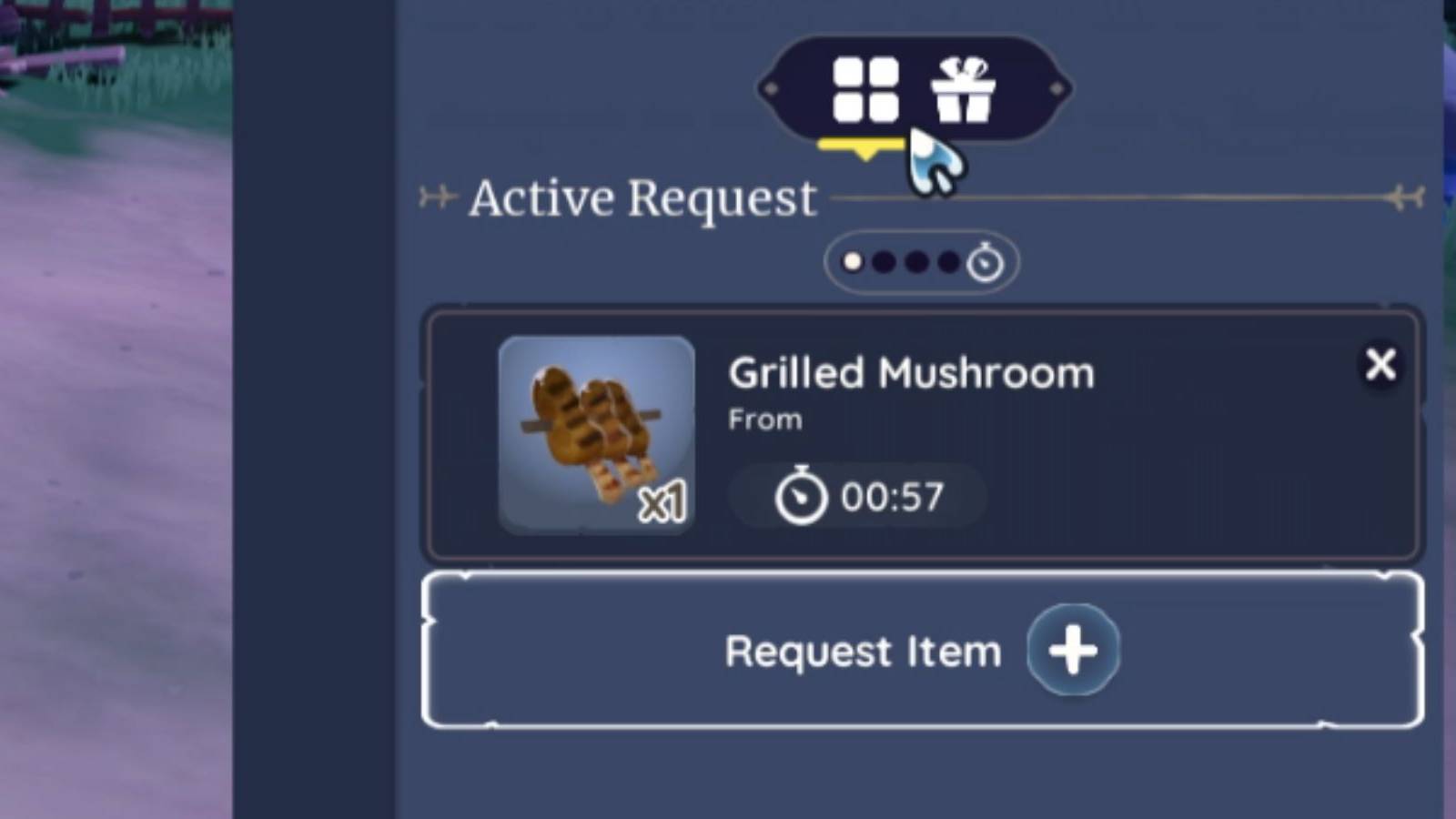Expand the Active Request section header
This screenshot has width=1456, height=819.
[x=642, y=196]
